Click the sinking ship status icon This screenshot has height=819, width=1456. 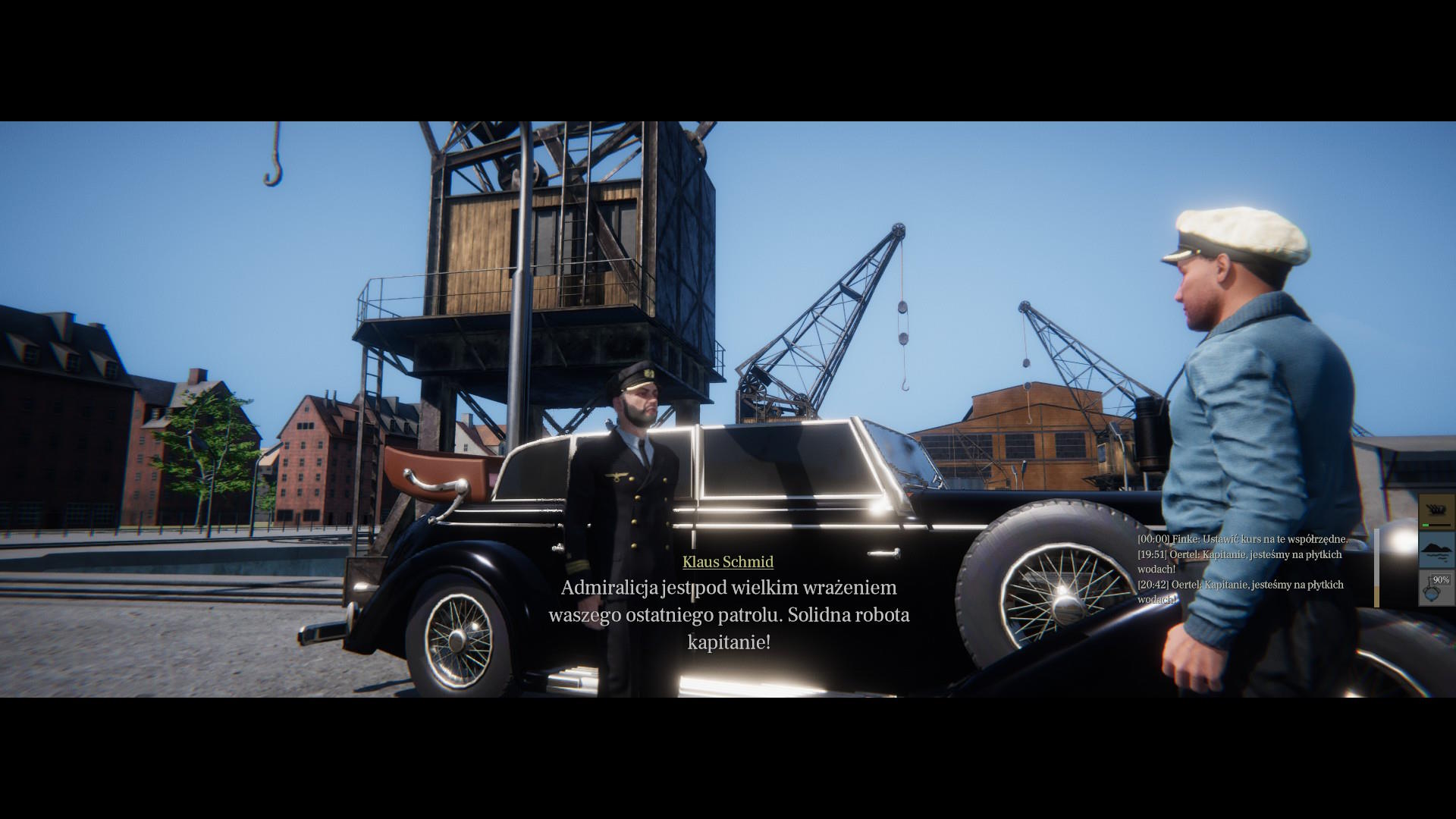(1436, 511)
